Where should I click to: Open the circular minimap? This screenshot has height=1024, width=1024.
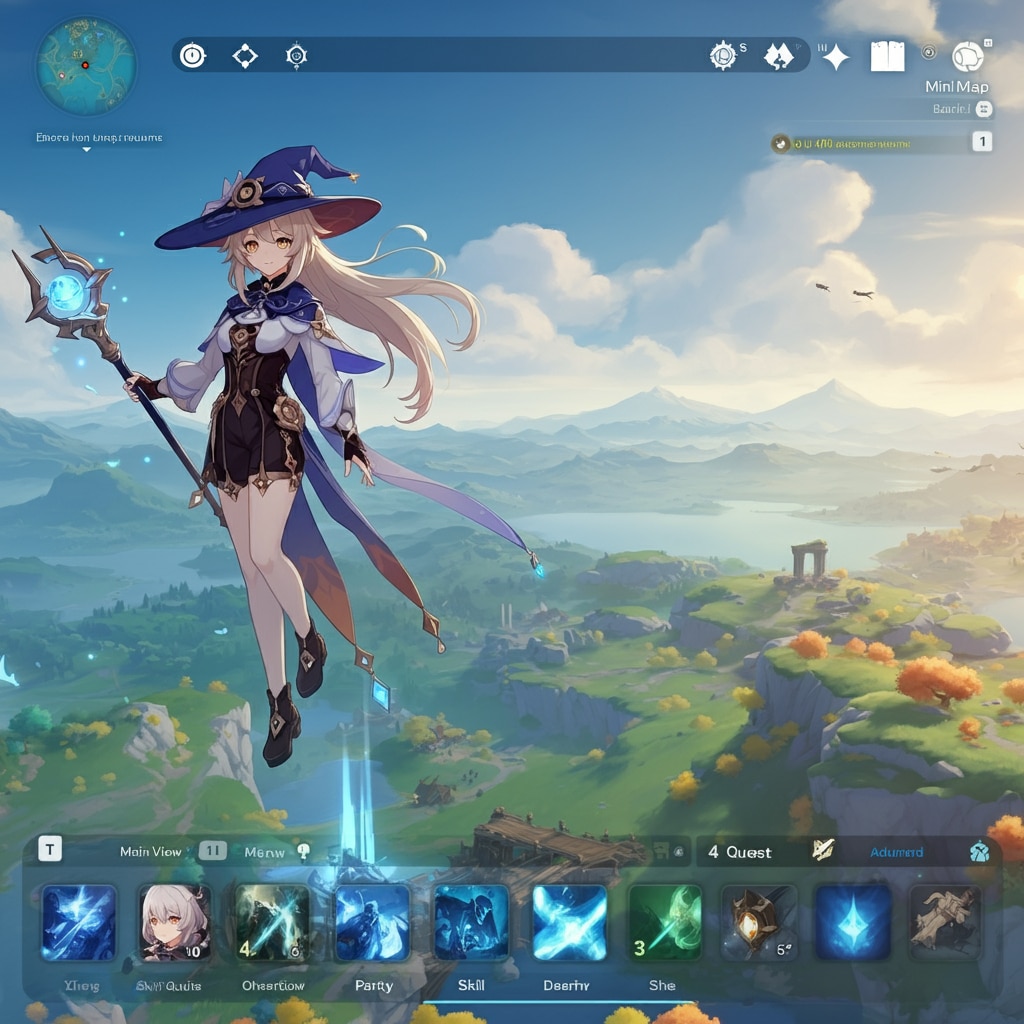(x=86, y=65)
